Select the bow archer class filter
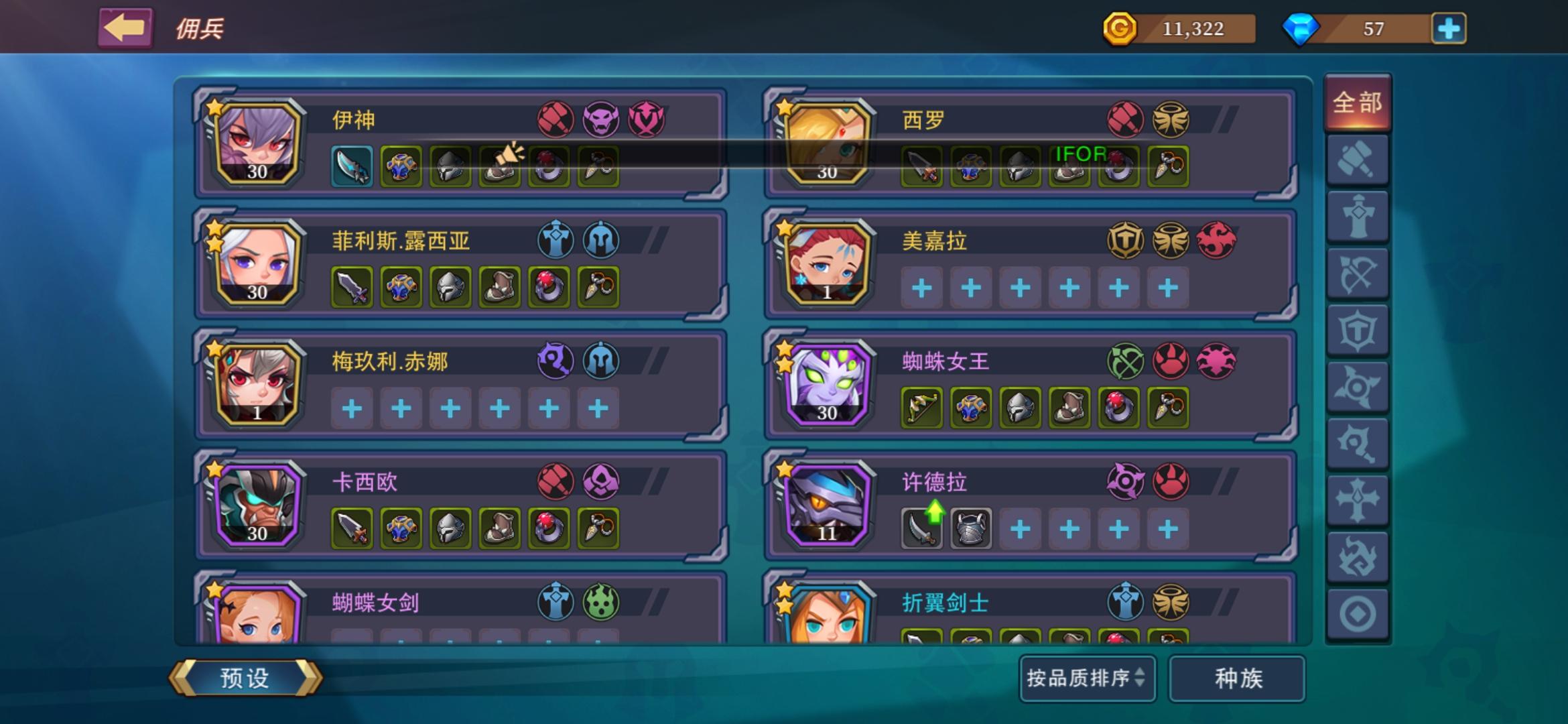The image size is (1568, 724). tap(1358, 271)
